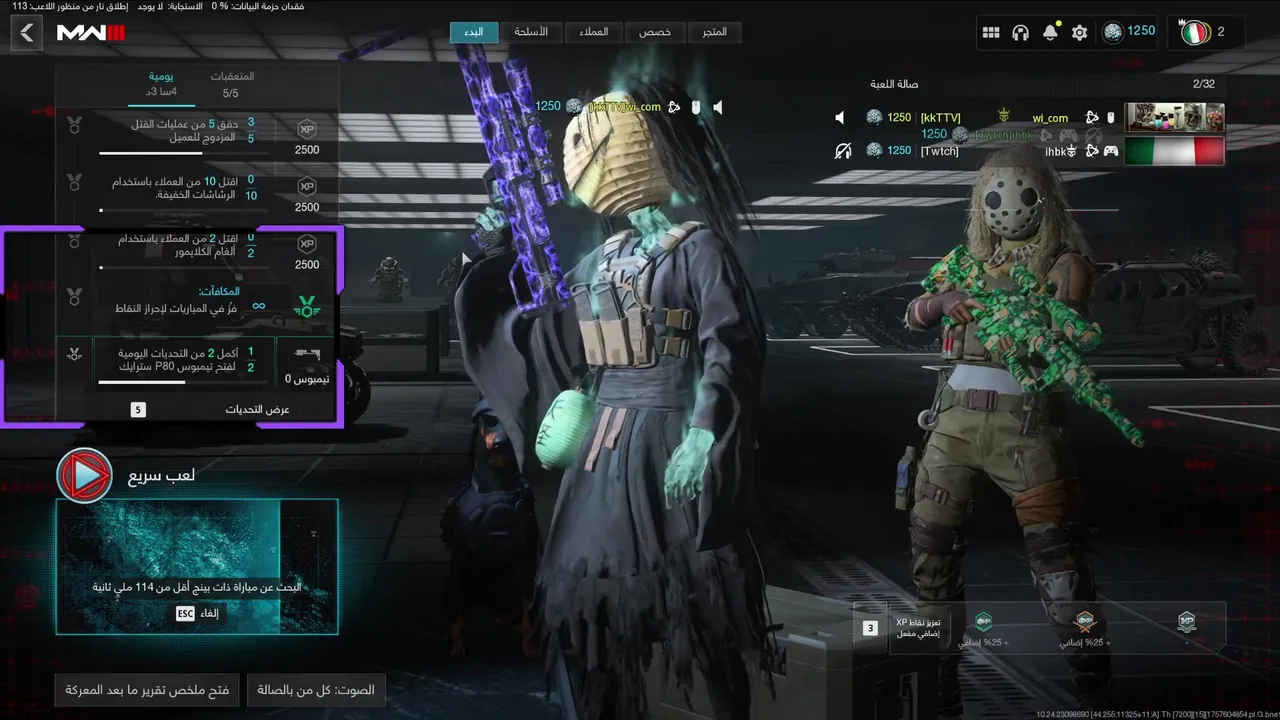Open the player profile with Italian flag
Viewport: 1280px width, 720px height.
[1207, 32]
